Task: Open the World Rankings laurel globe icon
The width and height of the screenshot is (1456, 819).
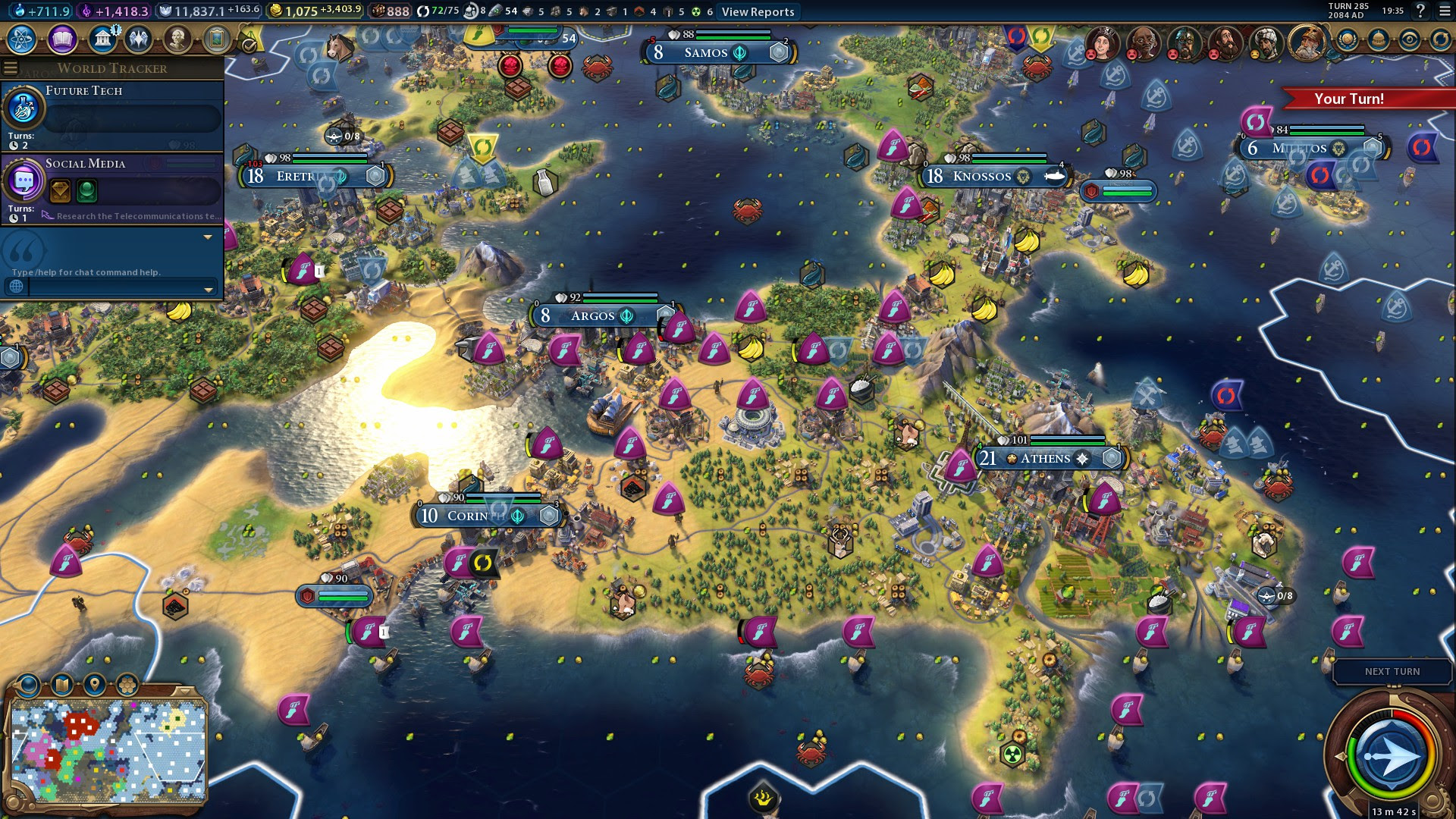Action: point(1348,39)
